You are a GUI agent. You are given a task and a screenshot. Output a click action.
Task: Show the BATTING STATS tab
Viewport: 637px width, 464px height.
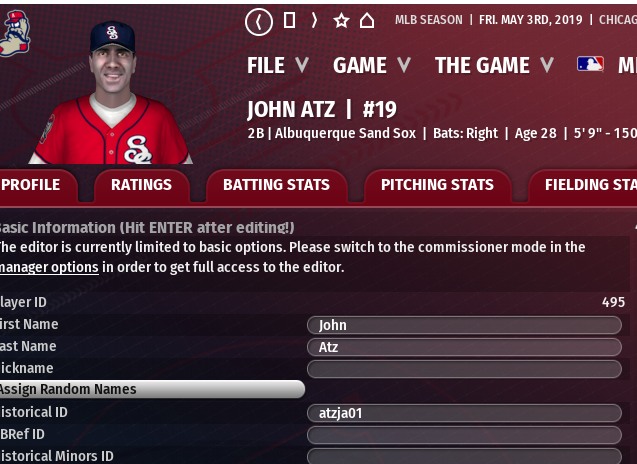pos(276,185)
